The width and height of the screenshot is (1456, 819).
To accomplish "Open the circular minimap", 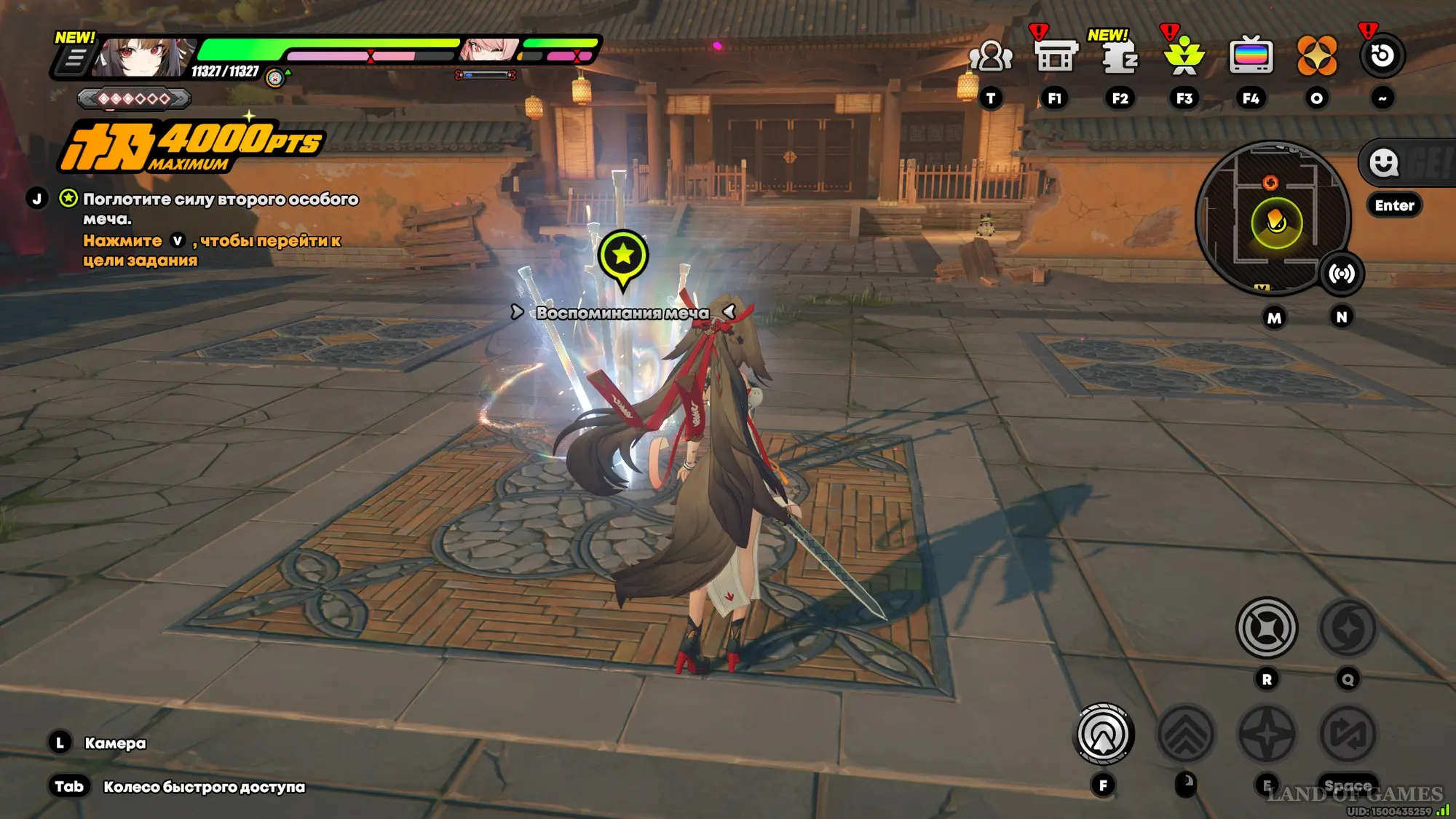I will [1273, 217].
